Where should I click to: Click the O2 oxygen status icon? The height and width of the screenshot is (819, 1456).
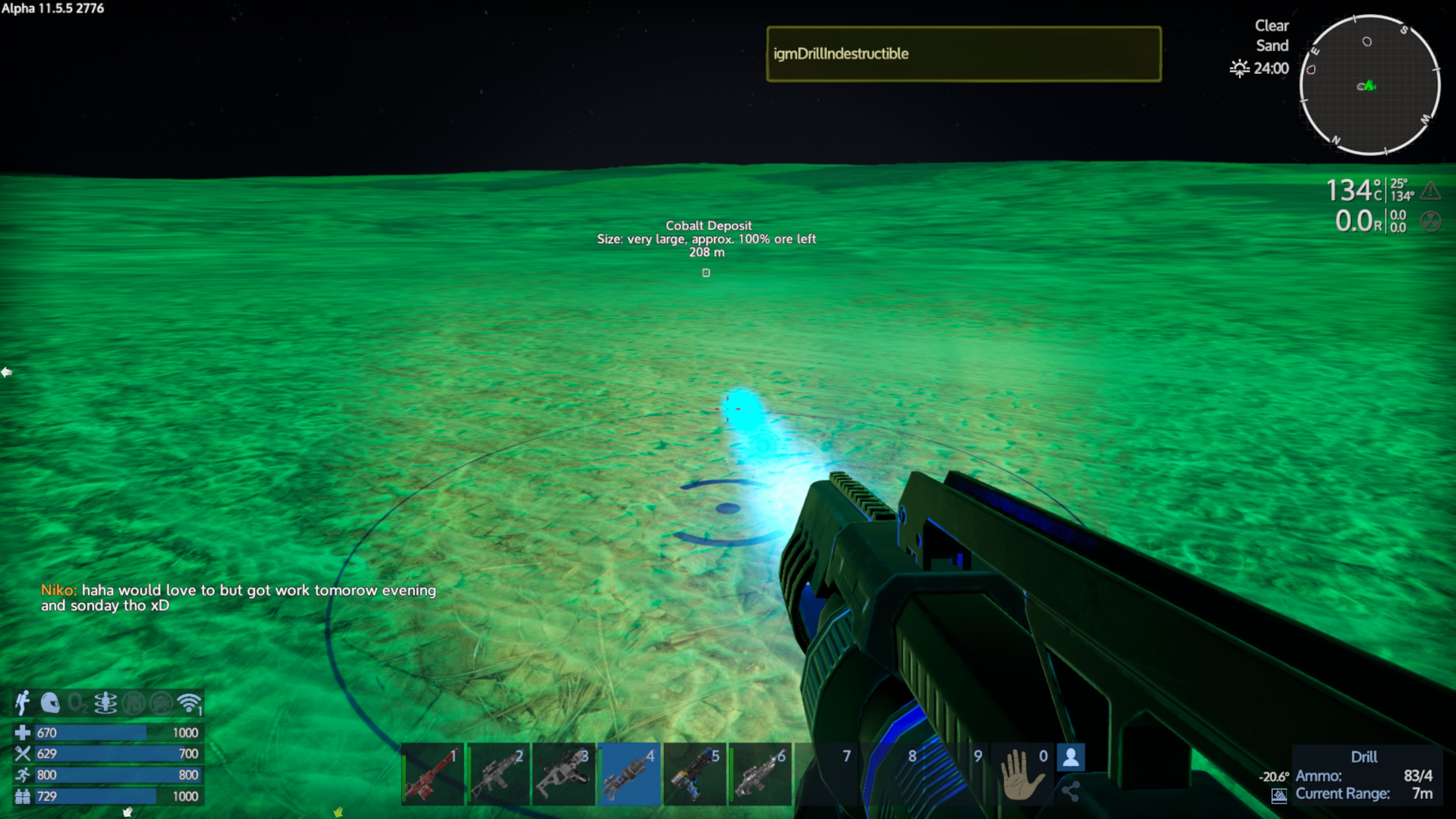tap(77, 703)
